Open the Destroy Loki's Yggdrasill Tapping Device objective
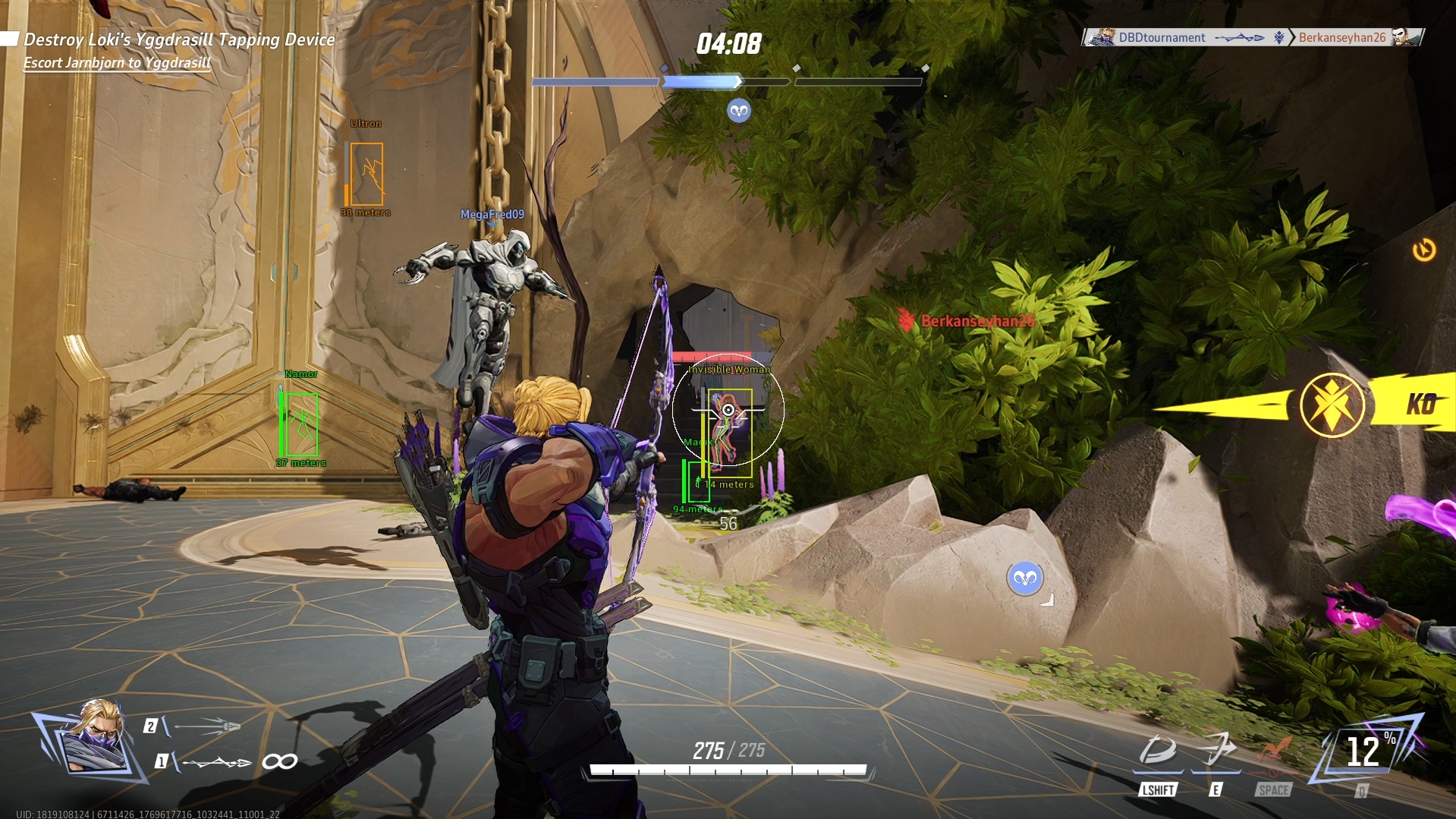Screen dimensions: 1456x819 click(x=179, y=39)
